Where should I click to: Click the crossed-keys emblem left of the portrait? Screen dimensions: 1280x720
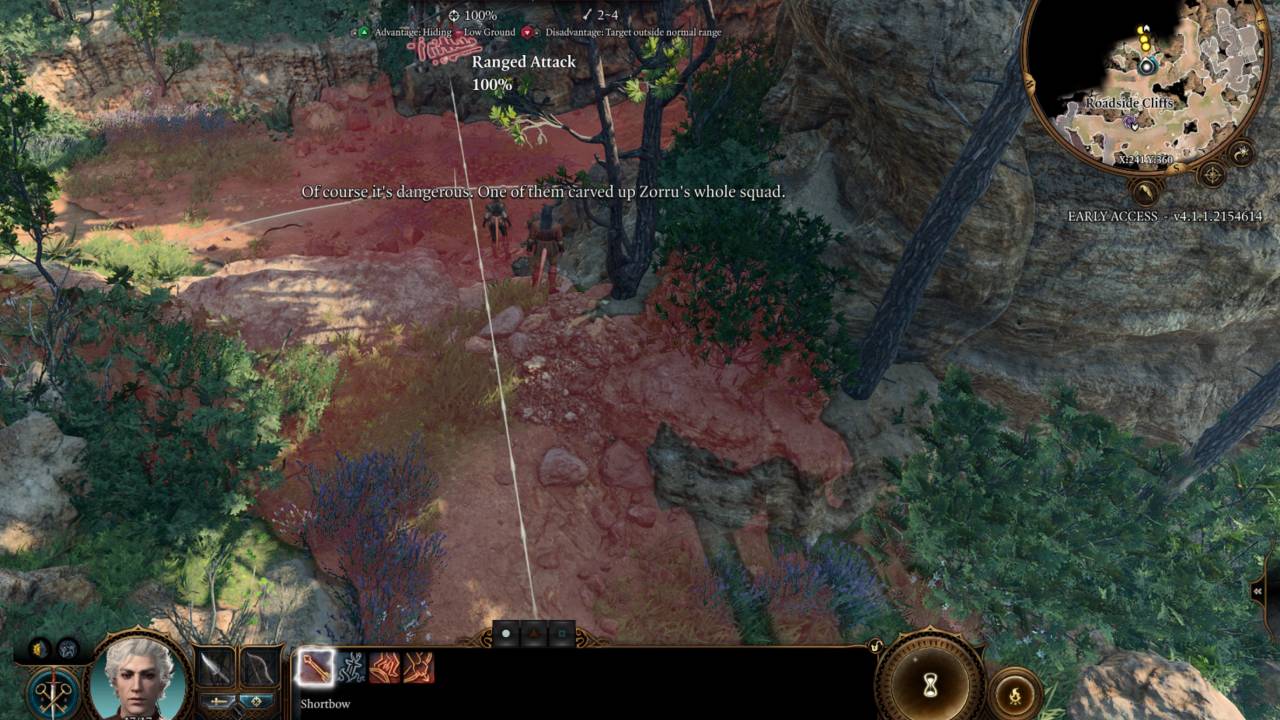52,692
